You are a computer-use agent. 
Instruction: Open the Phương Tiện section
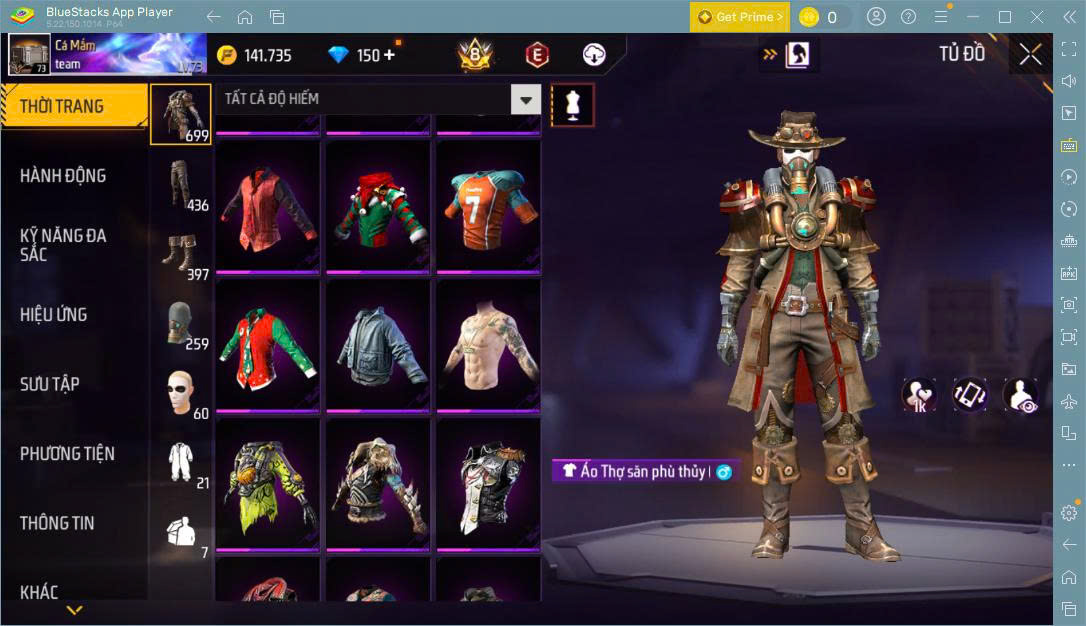pyautogui.click(x=67, y=454)
